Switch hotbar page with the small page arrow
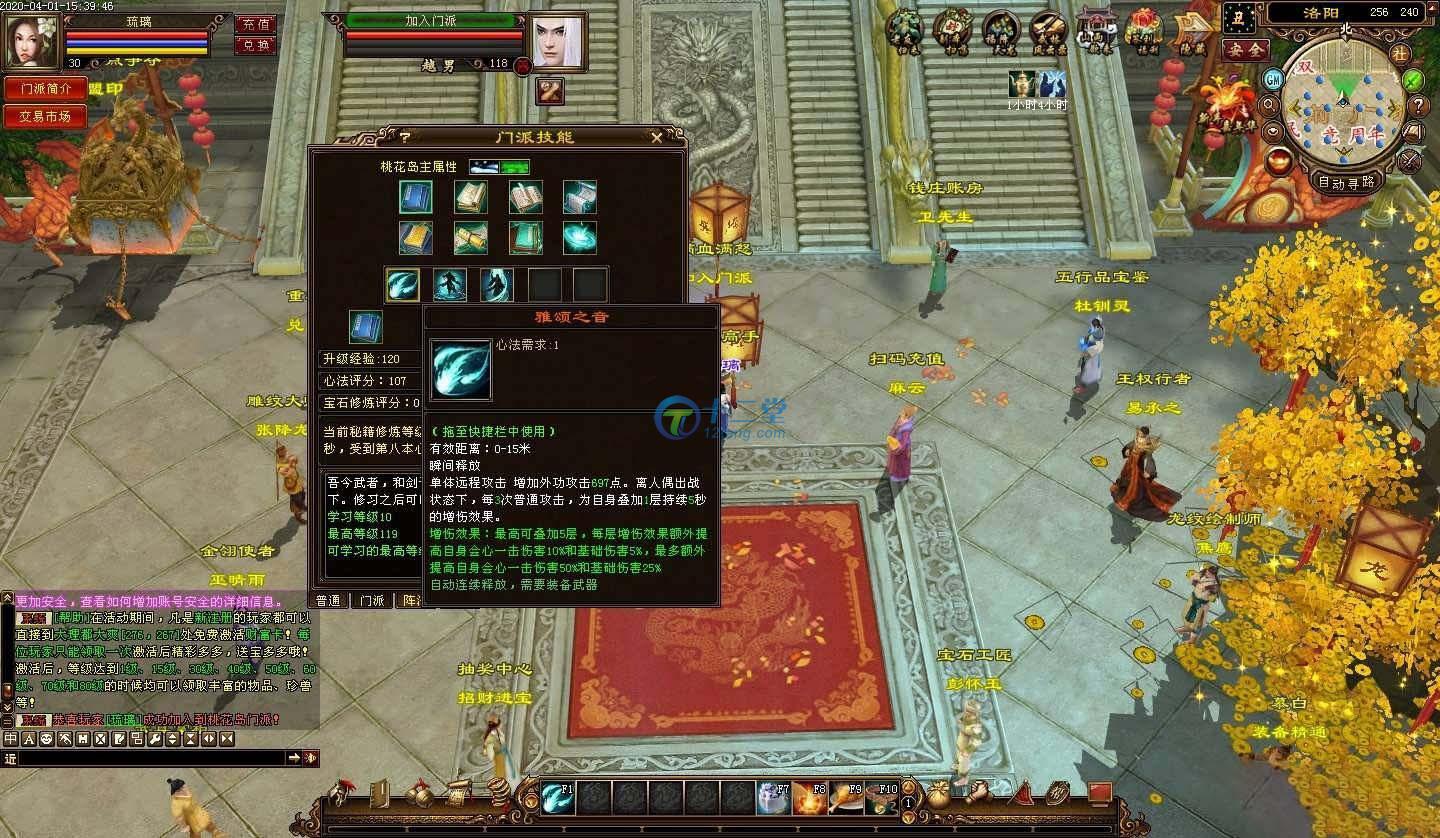Image resolution: width=1440 pixels, height=838 pixels. (x=906, y=786)
